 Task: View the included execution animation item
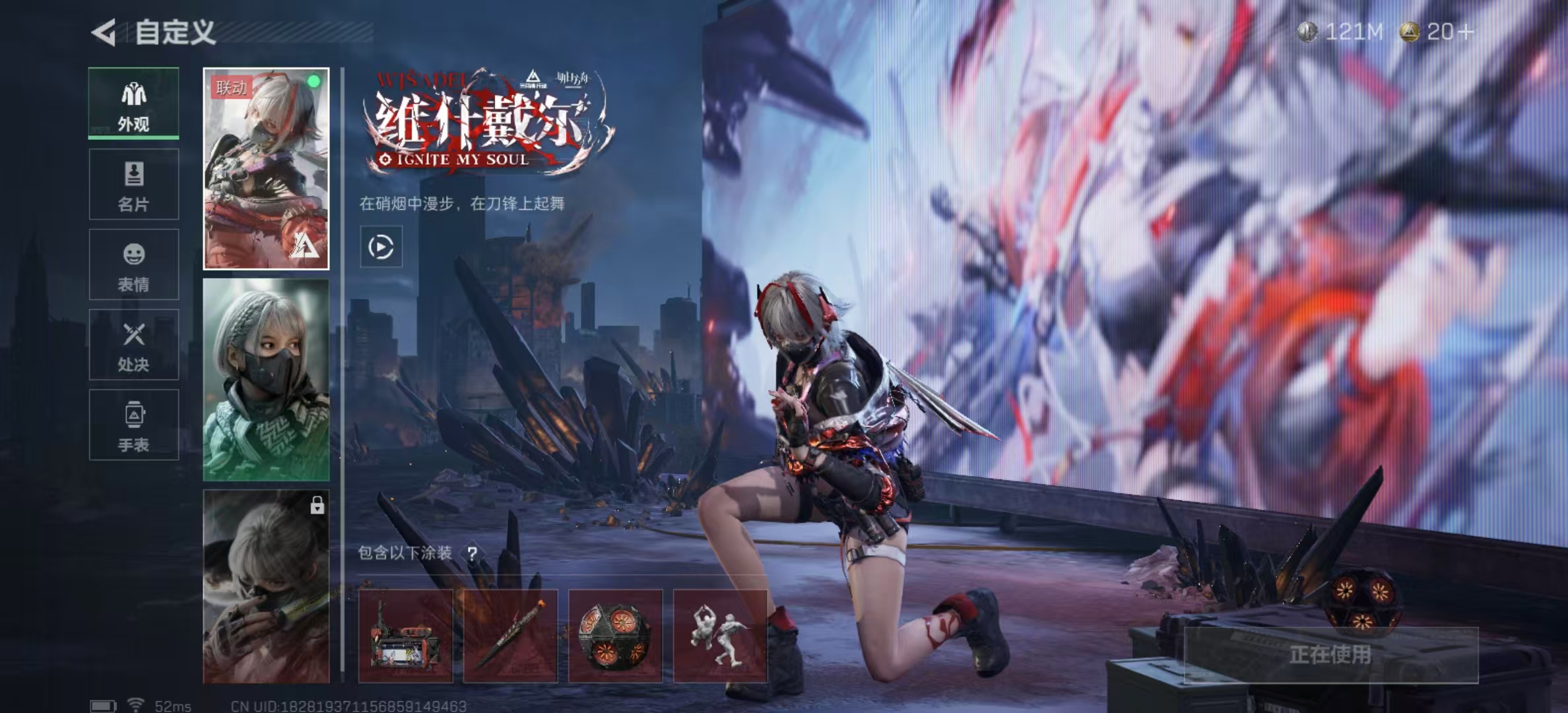[720, 636]
